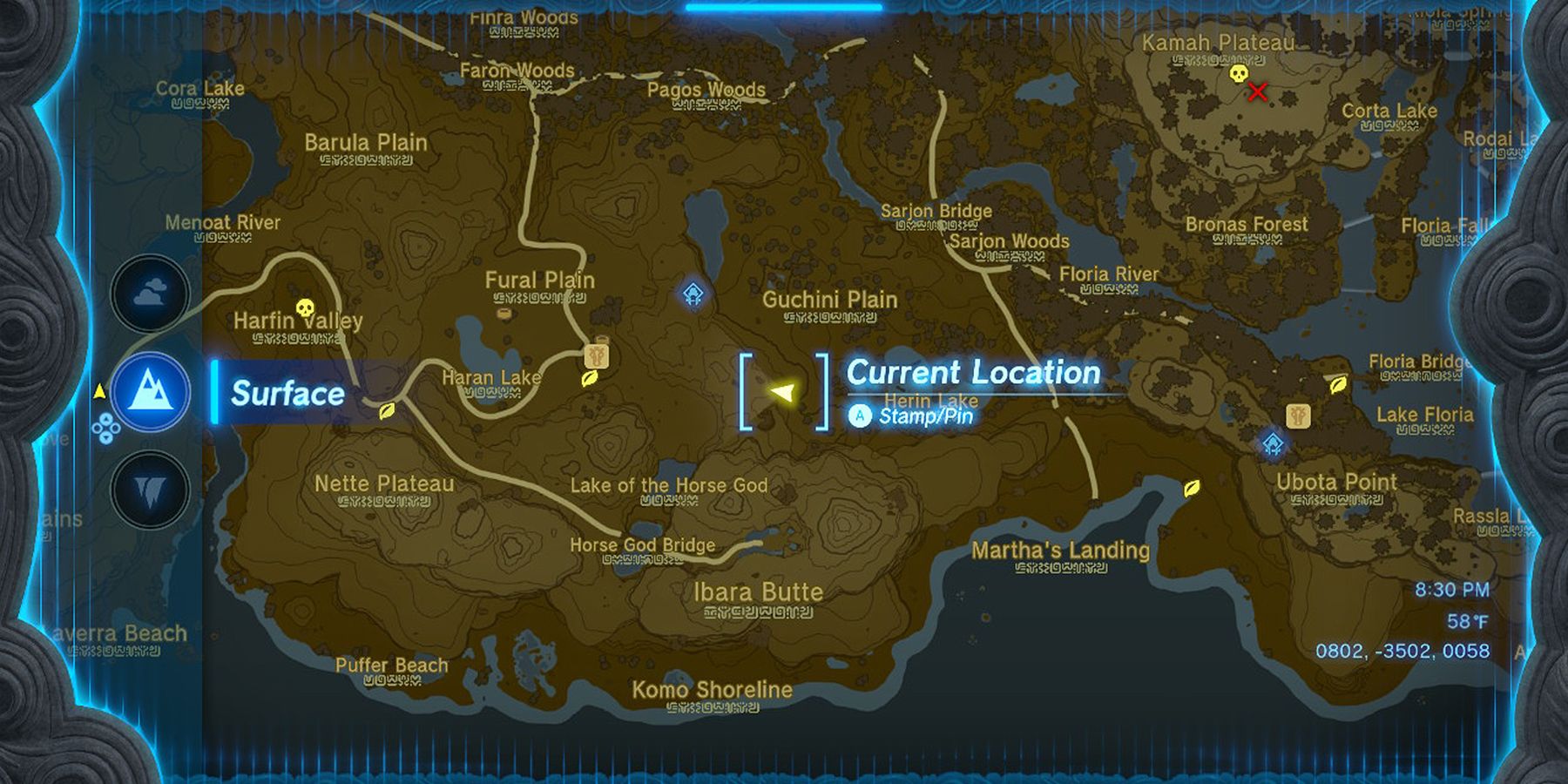Open the Current Location marker label
This screenshot has width=1568, height=784.
click(x=974, y=373)
